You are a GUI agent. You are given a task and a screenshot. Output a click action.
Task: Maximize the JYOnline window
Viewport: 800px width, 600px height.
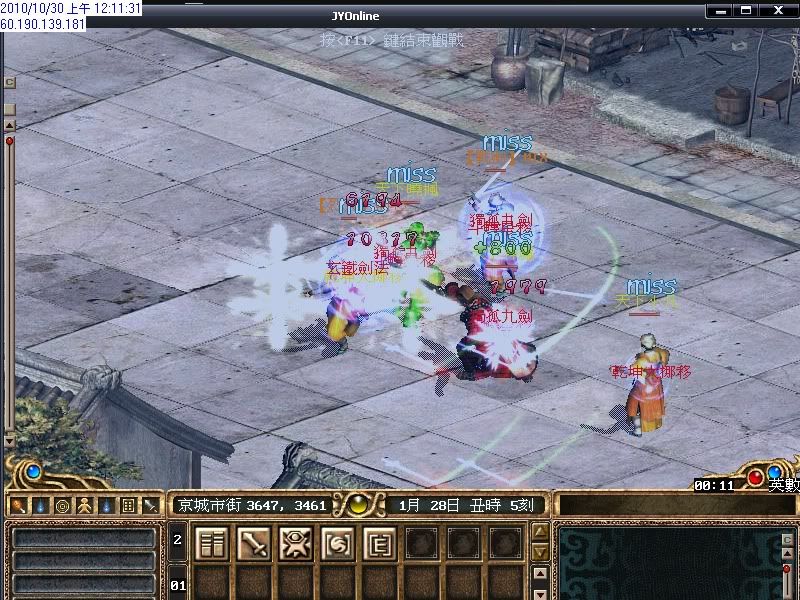pos(745,10)
